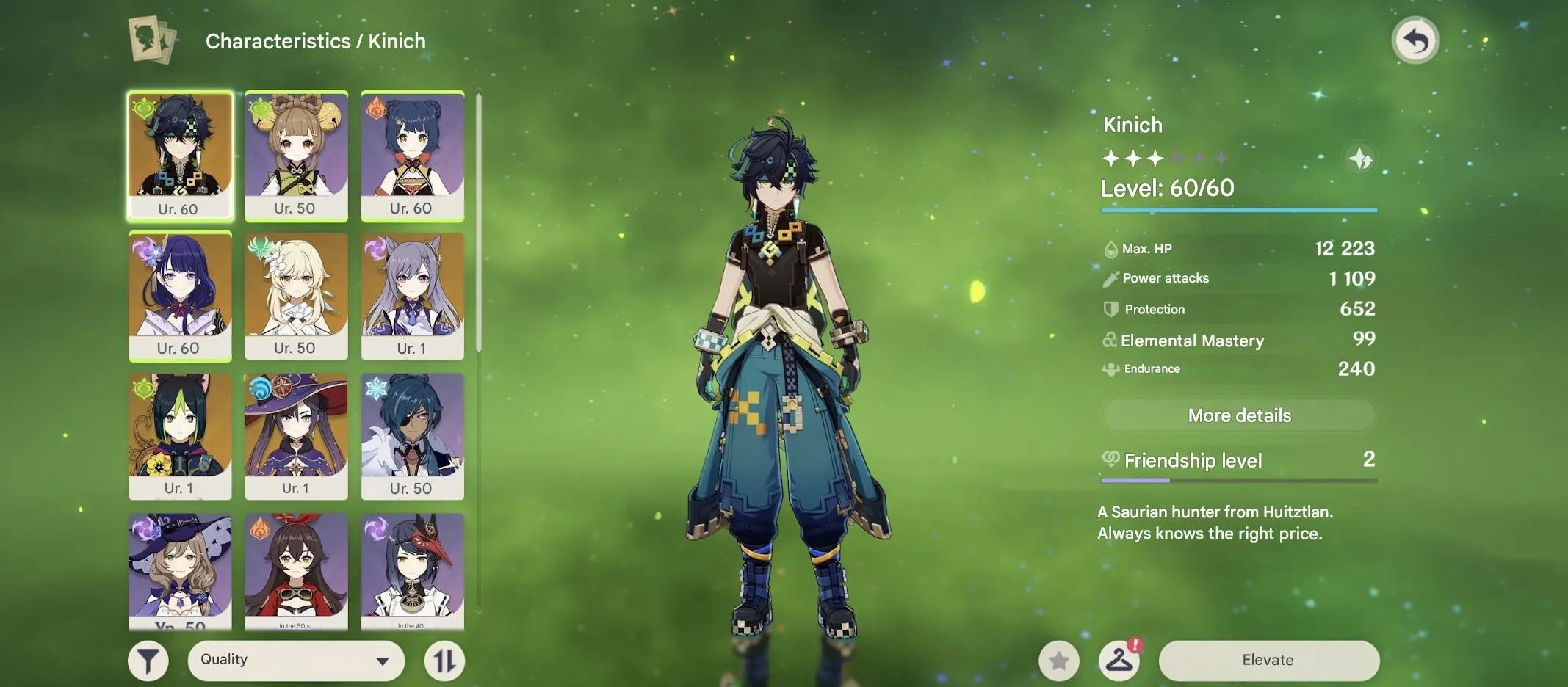
Task: Toggle the favorite star for Kinich
Action: click(x=1059, y=659)
